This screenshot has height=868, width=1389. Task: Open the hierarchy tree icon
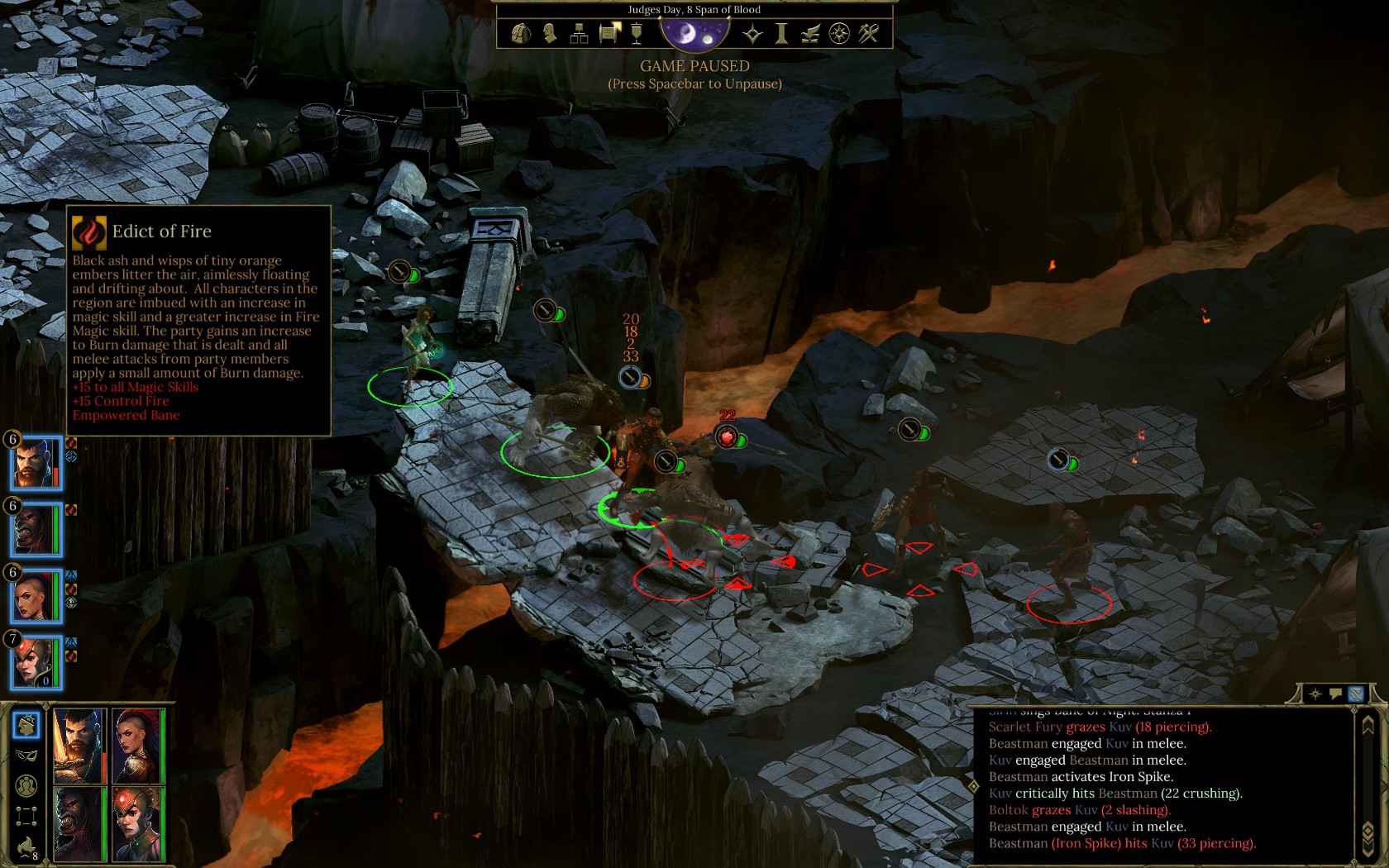579,34
